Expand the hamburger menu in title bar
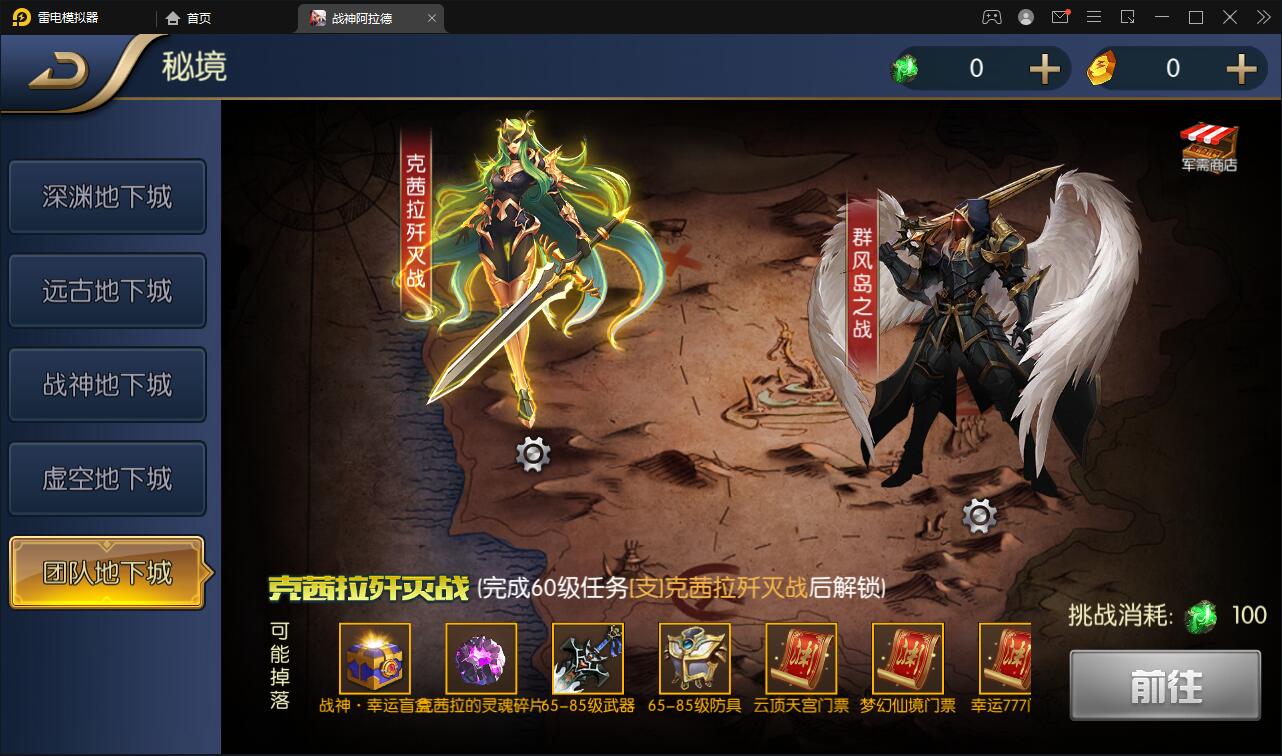This screenshot has width=1282, height=756. pos(1094,17)
